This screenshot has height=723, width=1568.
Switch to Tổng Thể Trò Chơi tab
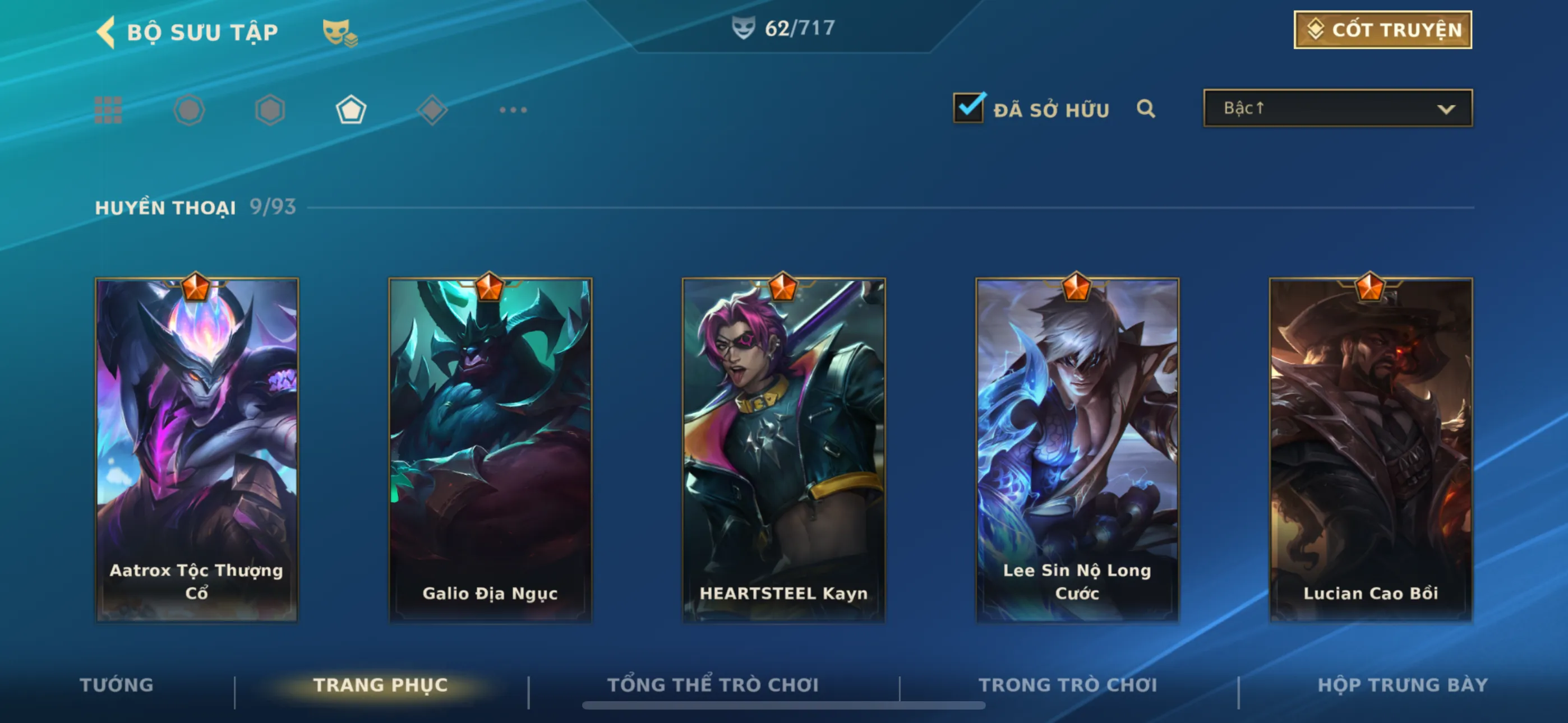coord(713,685)
